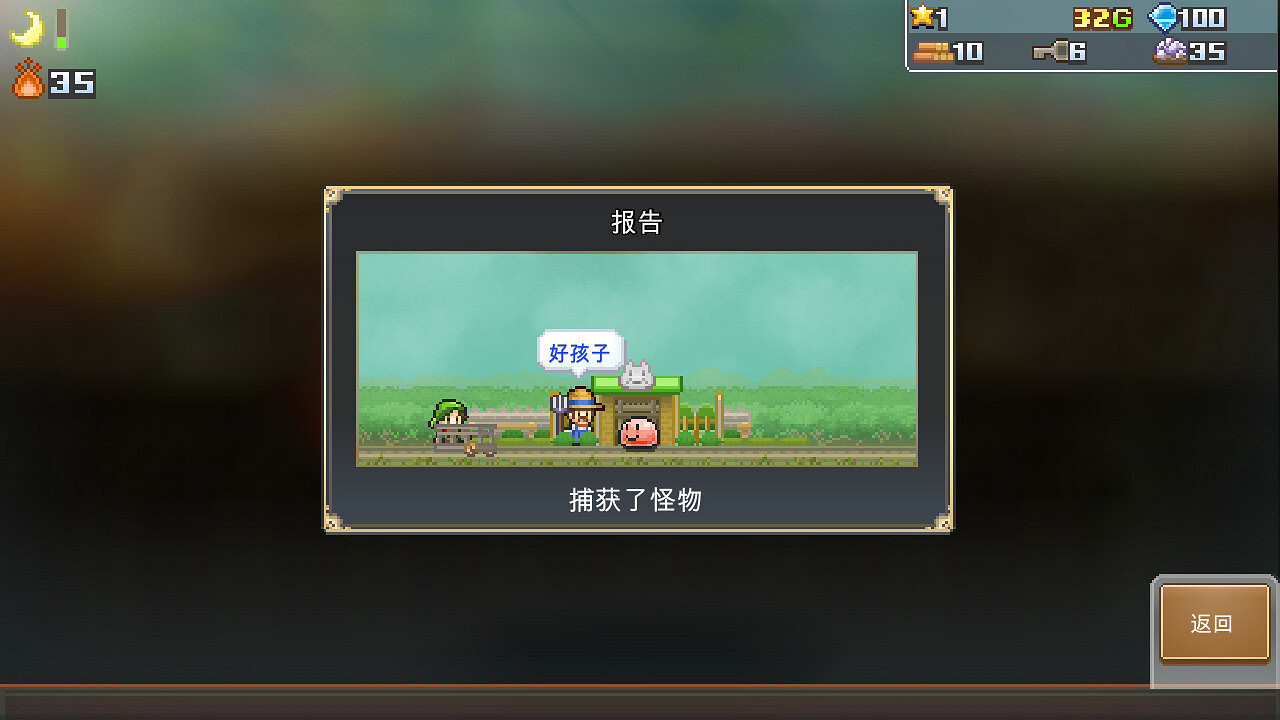Screen dimensions: 1280x720
Task: Select the flame icon showing 35
Action: point(28,83)
